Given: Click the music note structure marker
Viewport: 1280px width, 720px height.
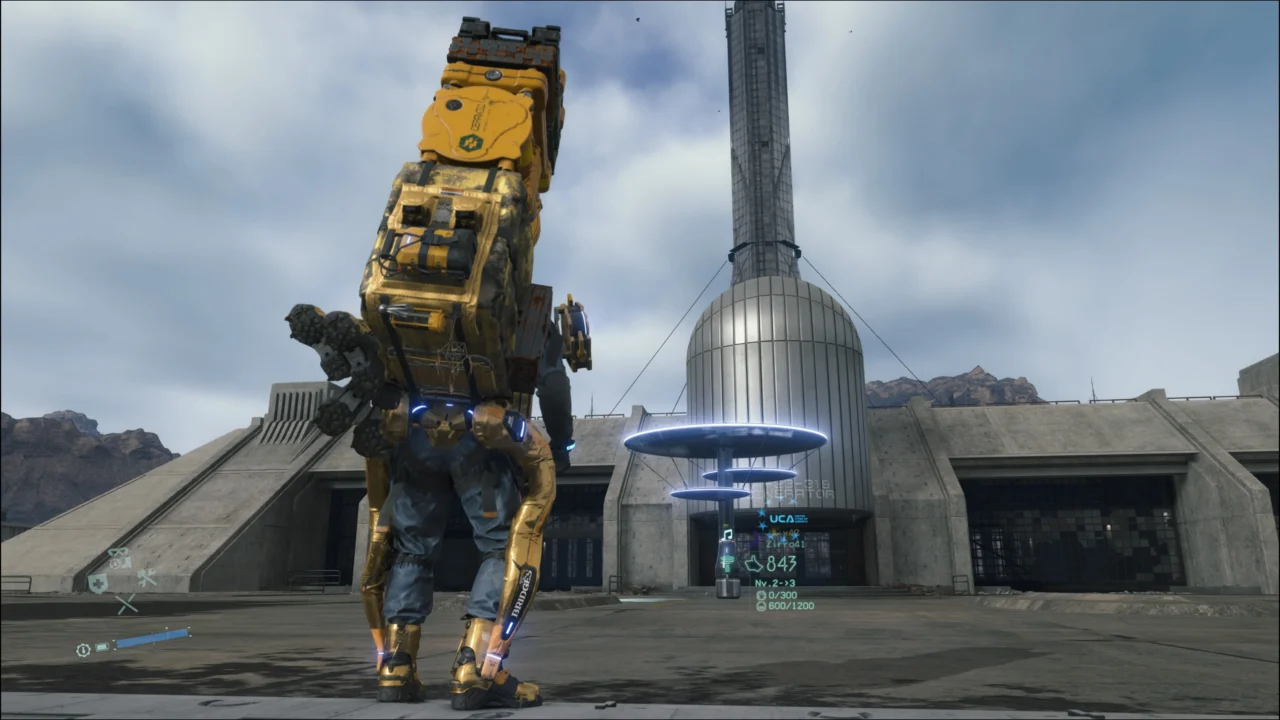Looking at the screenshot, I should coord(727,535).
